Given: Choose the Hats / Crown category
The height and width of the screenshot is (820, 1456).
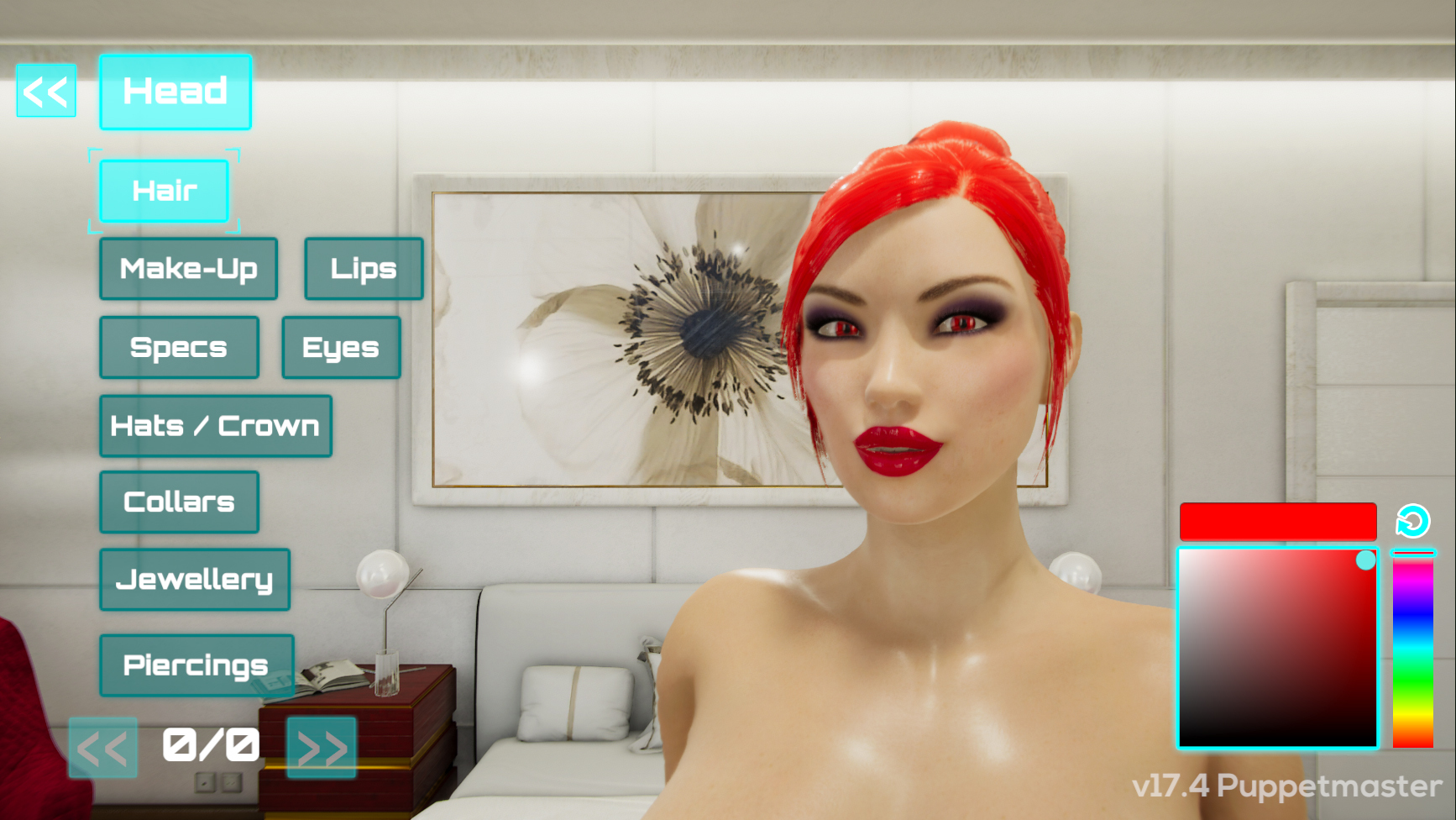Looking at the screenshot, I should coord(215,425).
